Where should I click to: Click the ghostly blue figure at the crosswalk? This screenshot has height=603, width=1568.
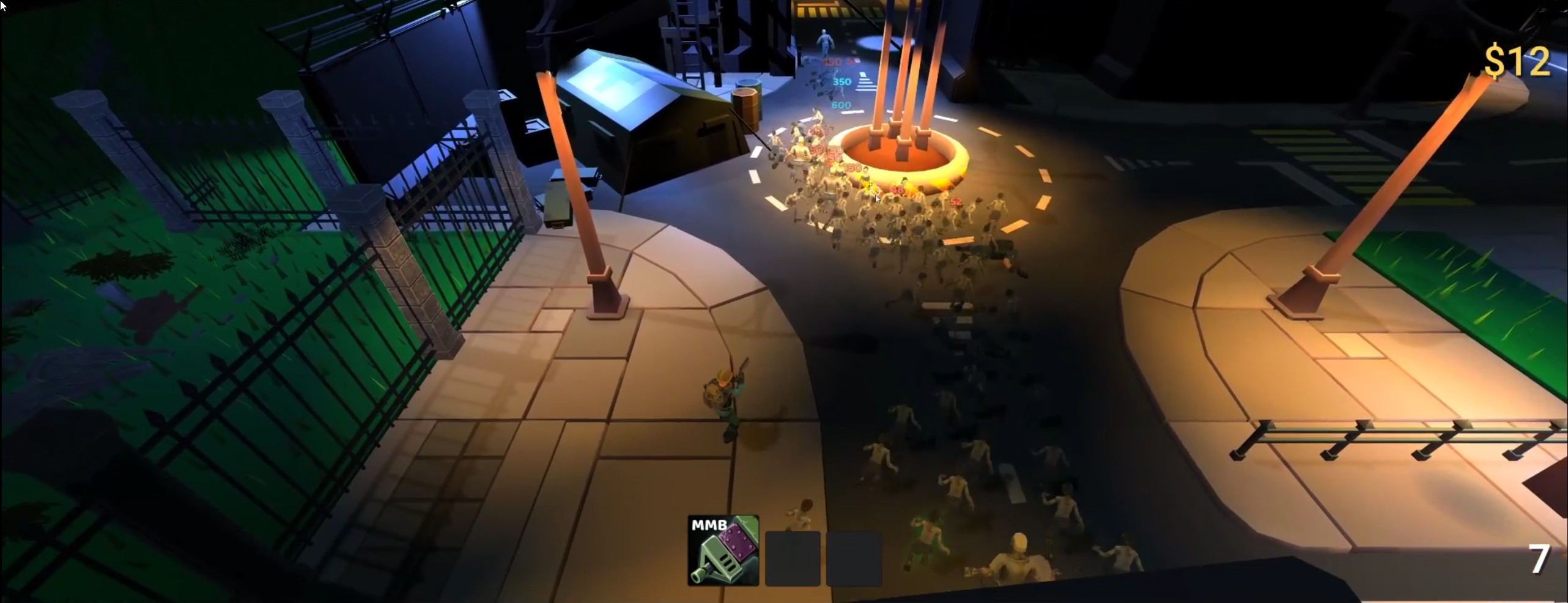[824, 40]
